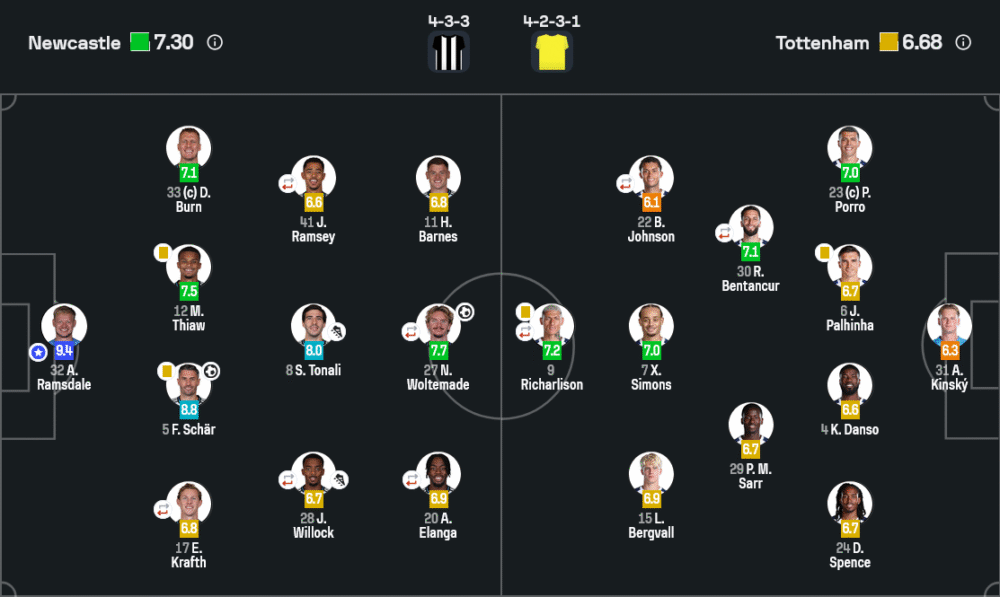Select N. Woltemade's player avatar
1000x597 pixels.
tap(438, 325)
